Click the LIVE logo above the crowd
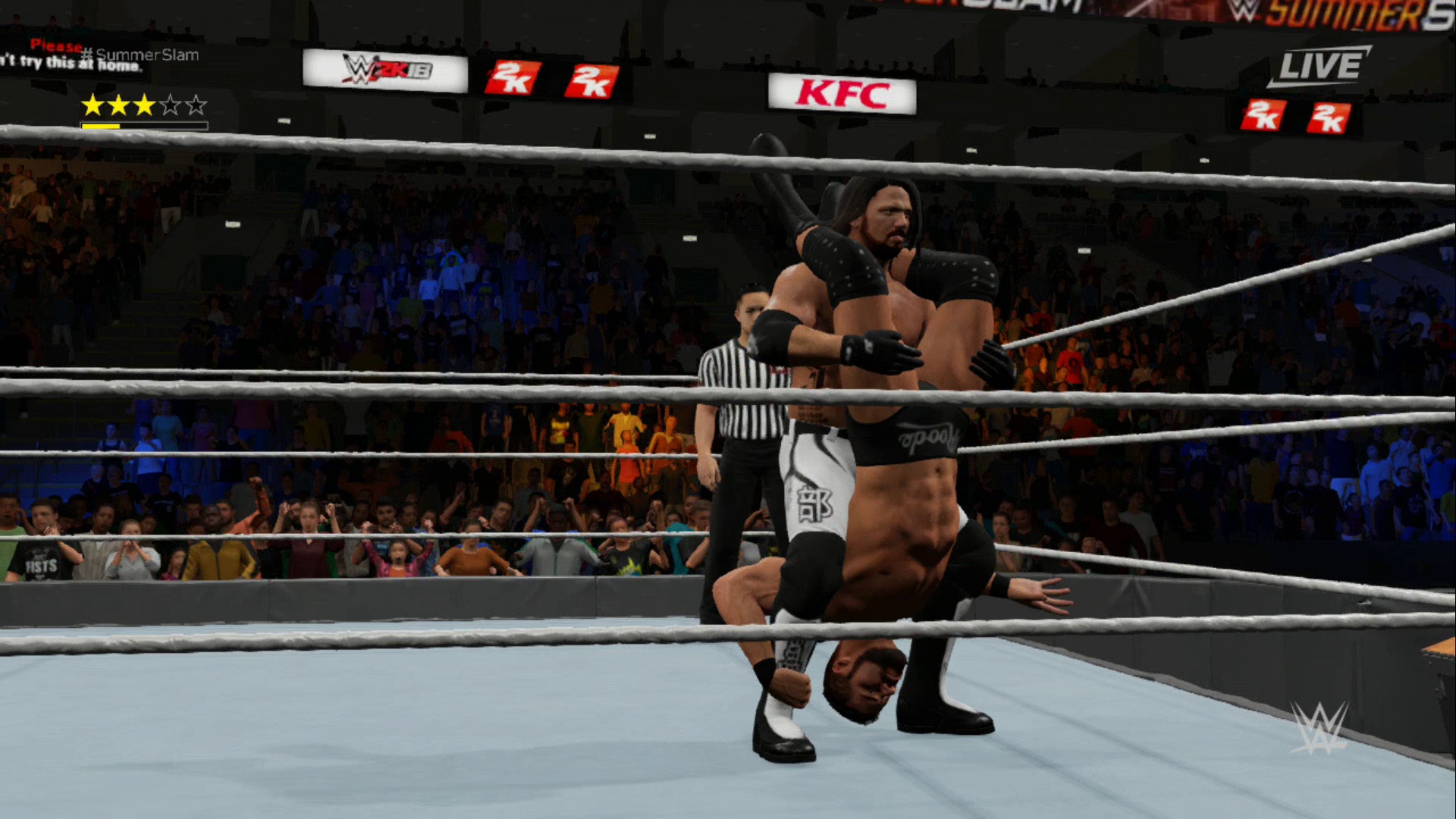This screenshot has width=1456, height=819. click(x=1319, y=66)
